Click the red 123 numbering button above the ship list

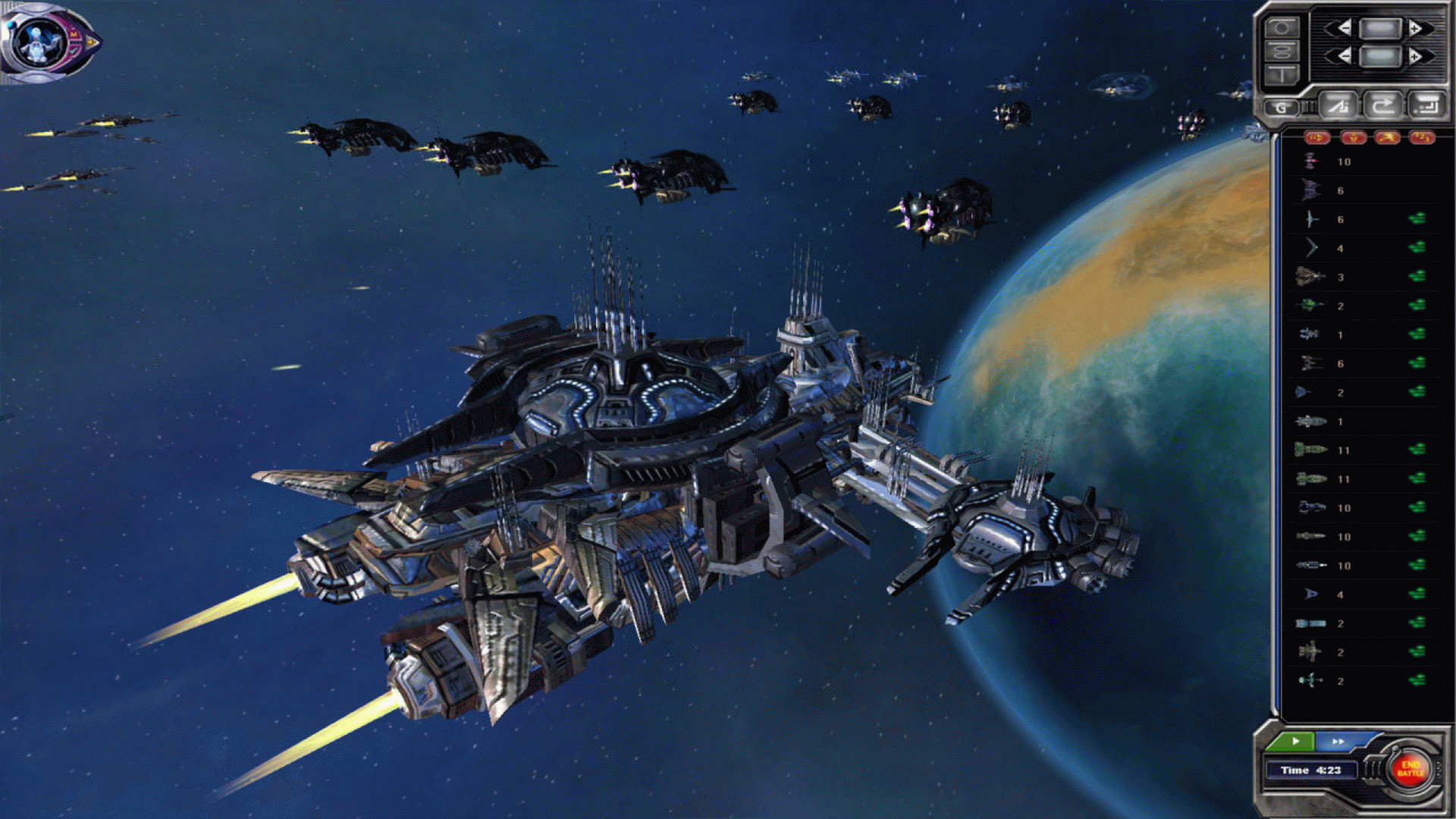coord(1422,137)
